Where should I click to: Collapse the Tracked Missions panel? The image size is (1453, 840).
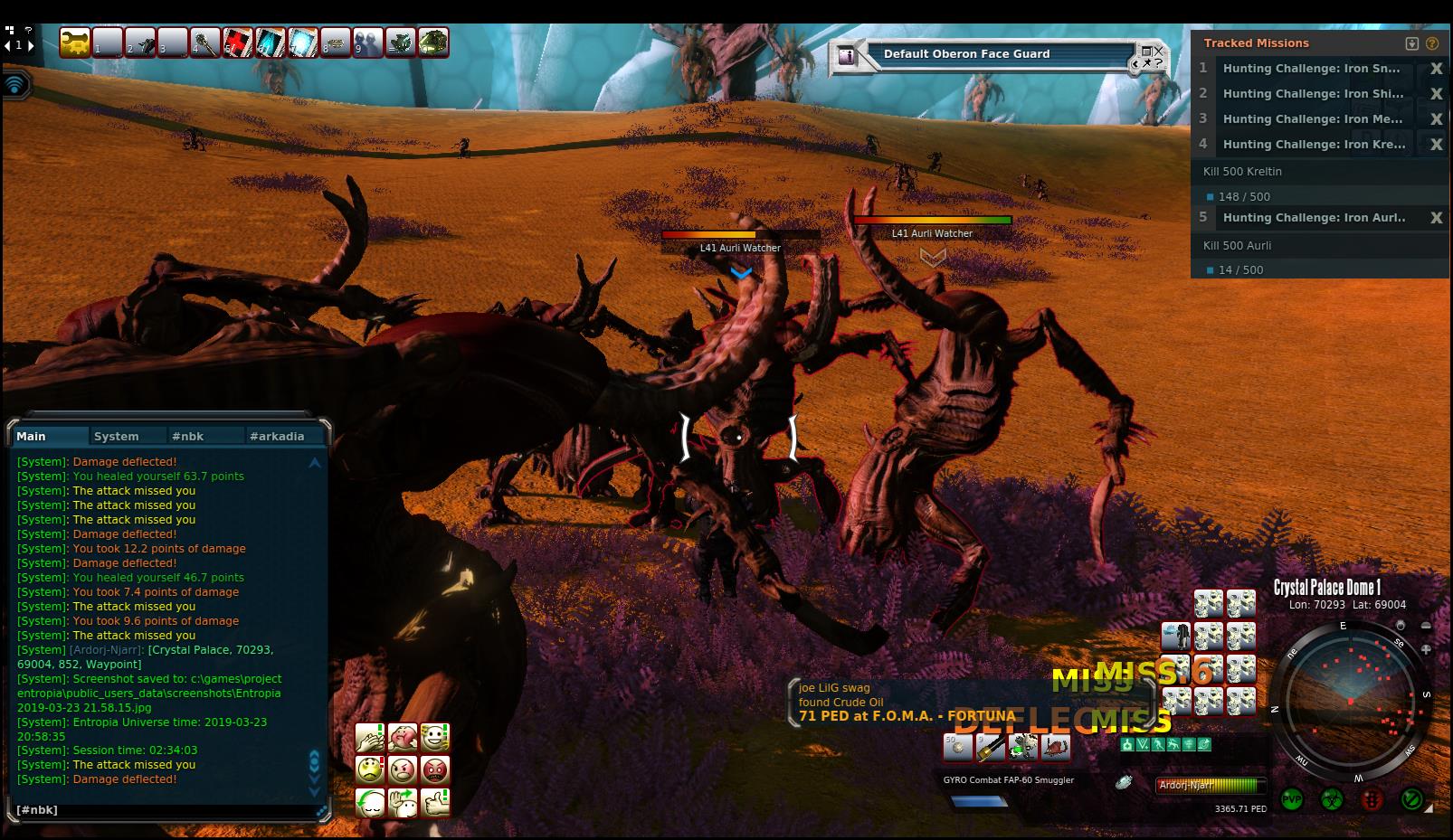[1412, 43]
